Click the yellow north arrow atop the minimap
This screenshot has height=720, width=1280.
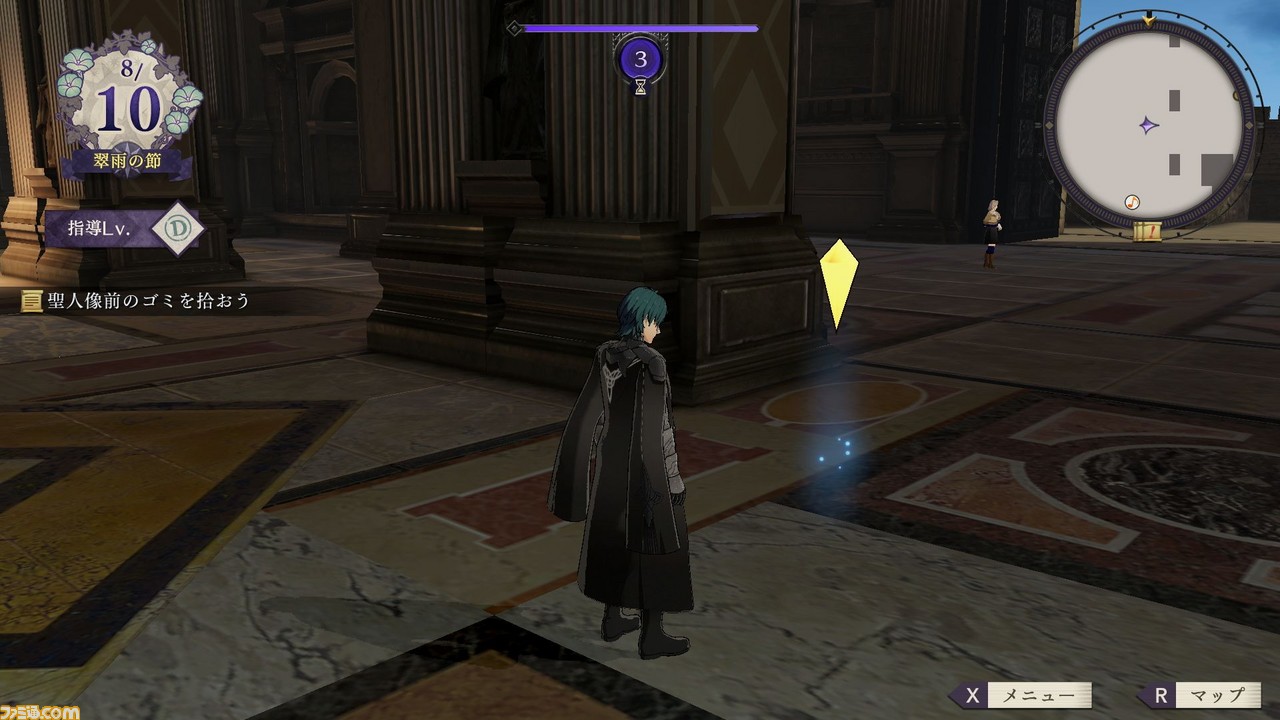click(x=1147, y=20)
